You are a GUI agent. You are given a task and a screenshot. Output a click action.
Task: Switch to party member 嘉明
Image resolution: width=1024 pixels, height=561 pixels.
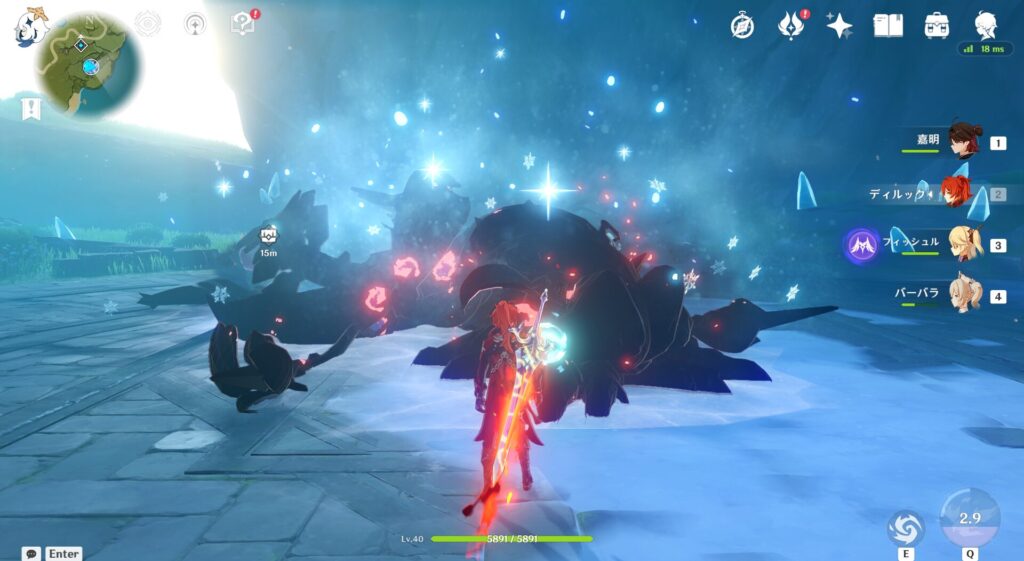[963, 143]
